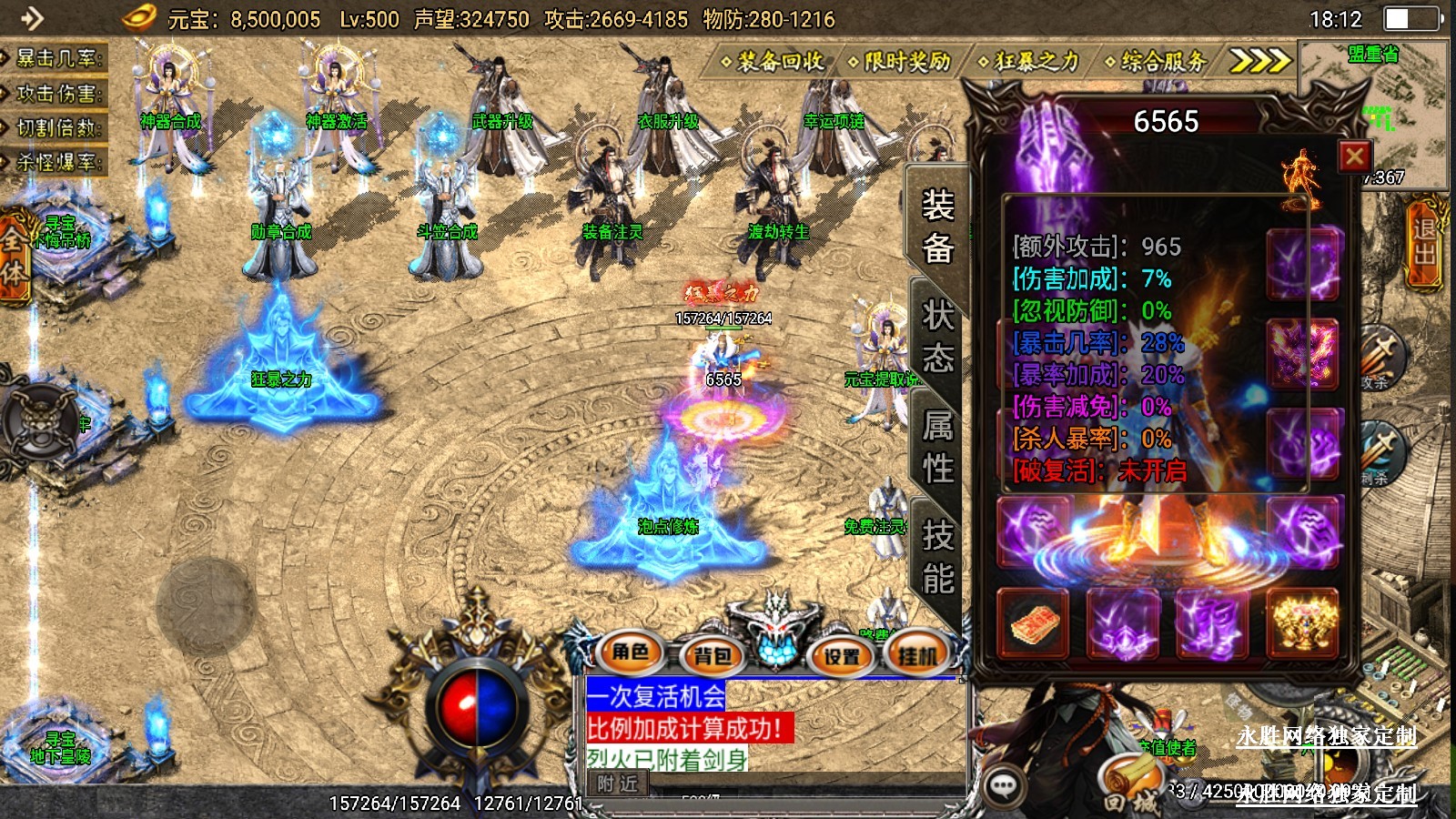Show the 技能 skills tab
This screenshot has width=1456, height=819.
coord(937,557)
